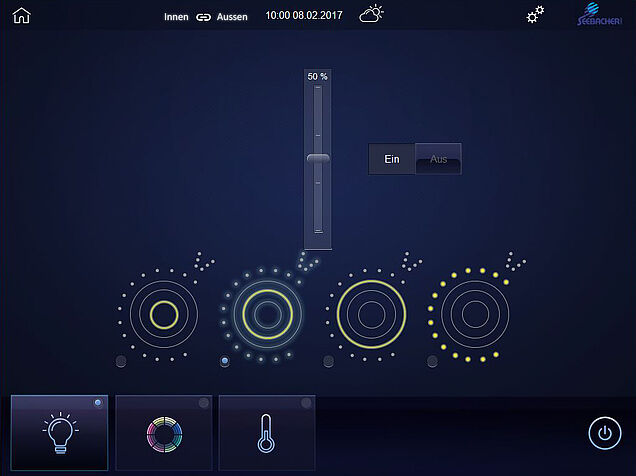
Task: Toggle the Innen Aussen link icon
Action: 204,16
